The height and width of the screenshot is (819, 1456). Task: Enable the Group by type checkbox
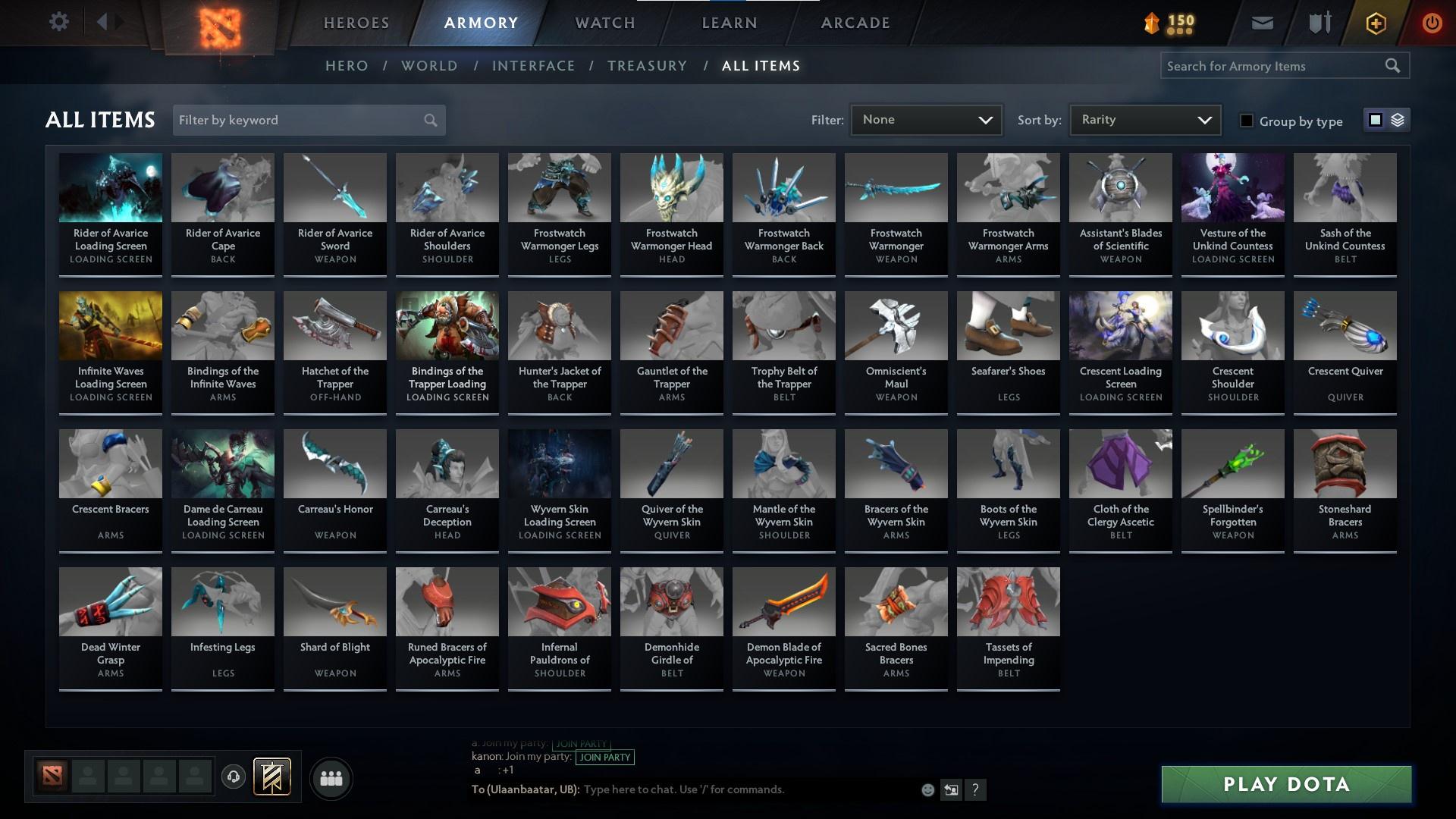click(x=1247, y=121)
